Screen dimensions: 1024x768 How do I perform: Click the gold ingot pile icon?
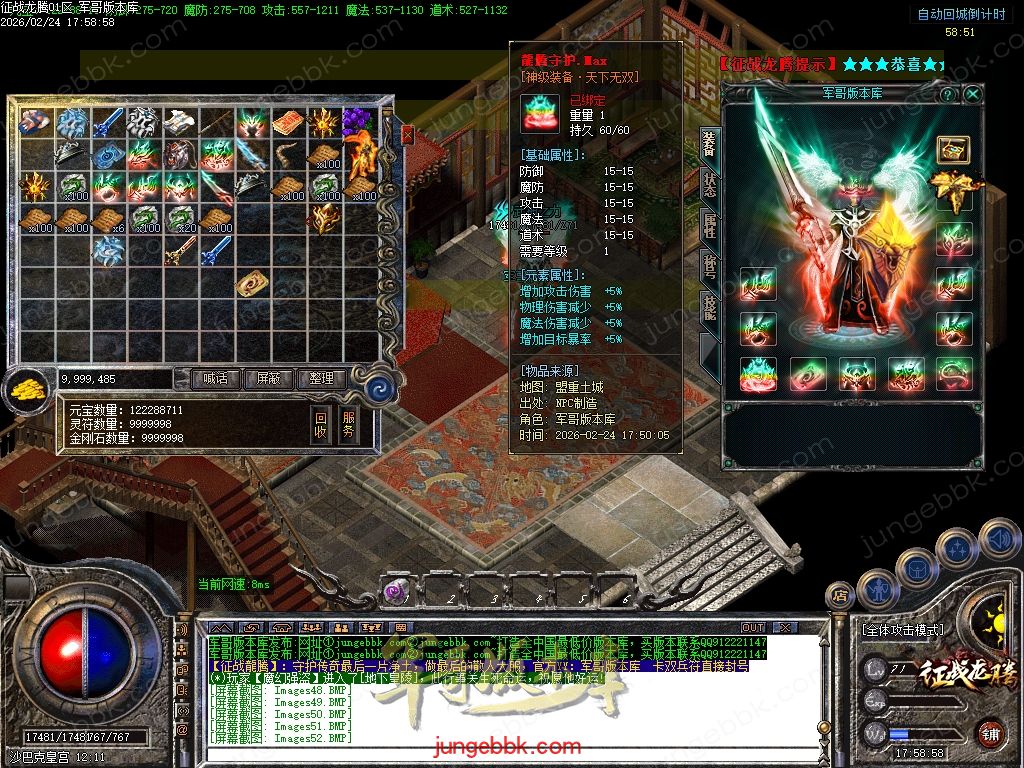(27, 391)
